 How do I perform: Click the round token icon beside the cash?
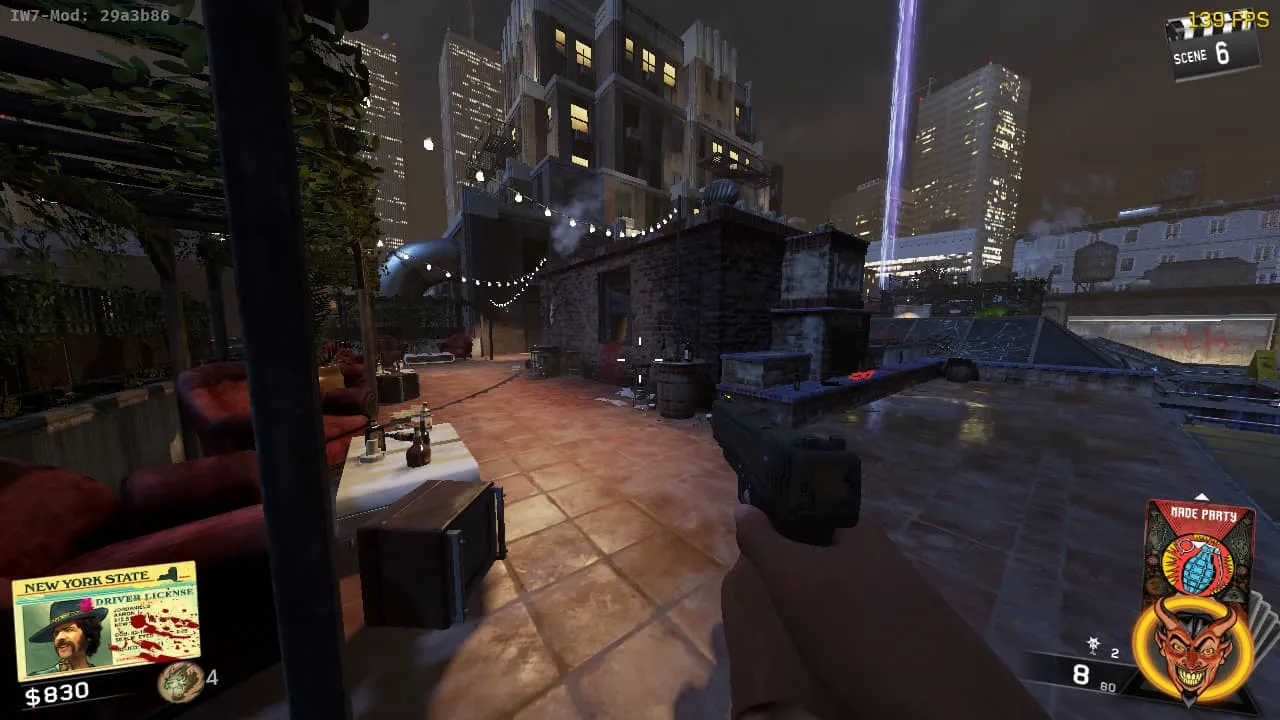[x=178, y=682]
